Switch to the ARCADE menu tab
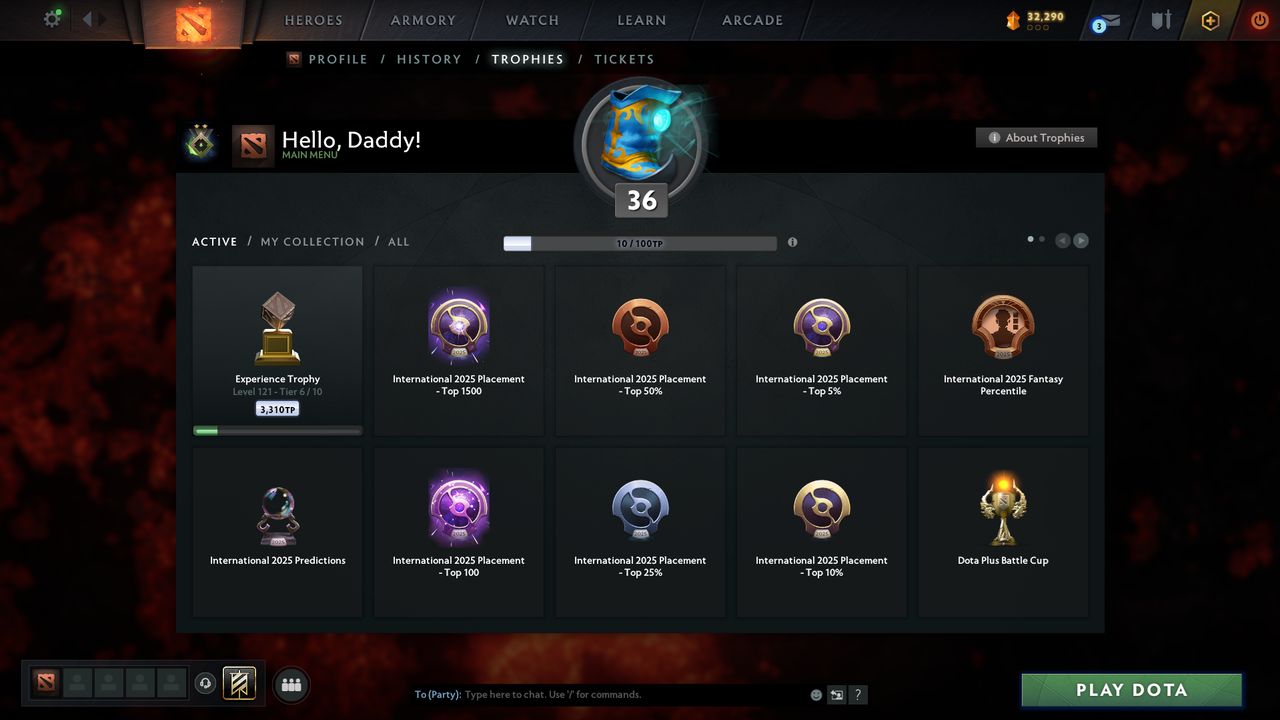 pyautogui.click(x=752, y=20)
